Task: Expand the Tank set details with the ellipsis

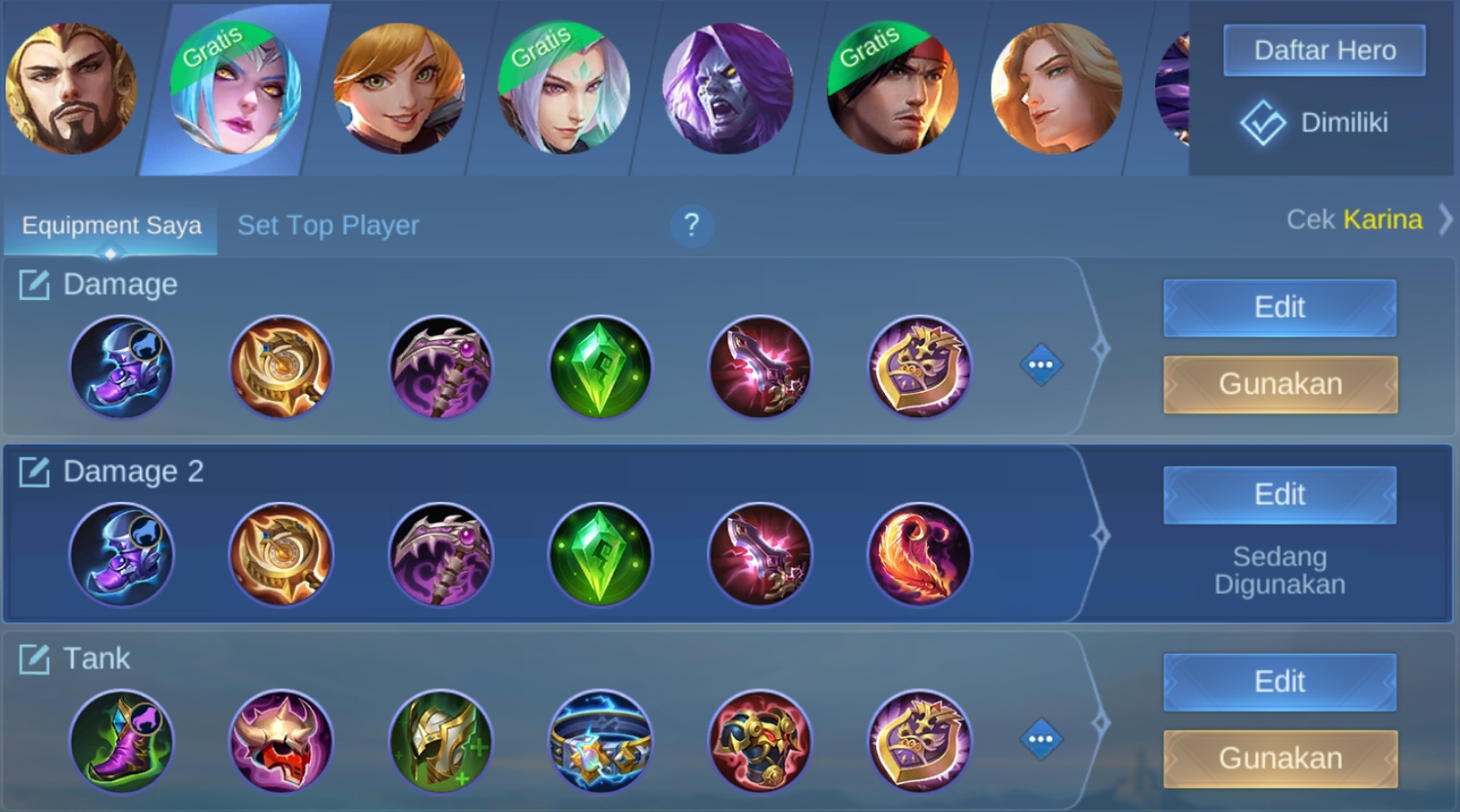Action: click(x=1042, y=738)
